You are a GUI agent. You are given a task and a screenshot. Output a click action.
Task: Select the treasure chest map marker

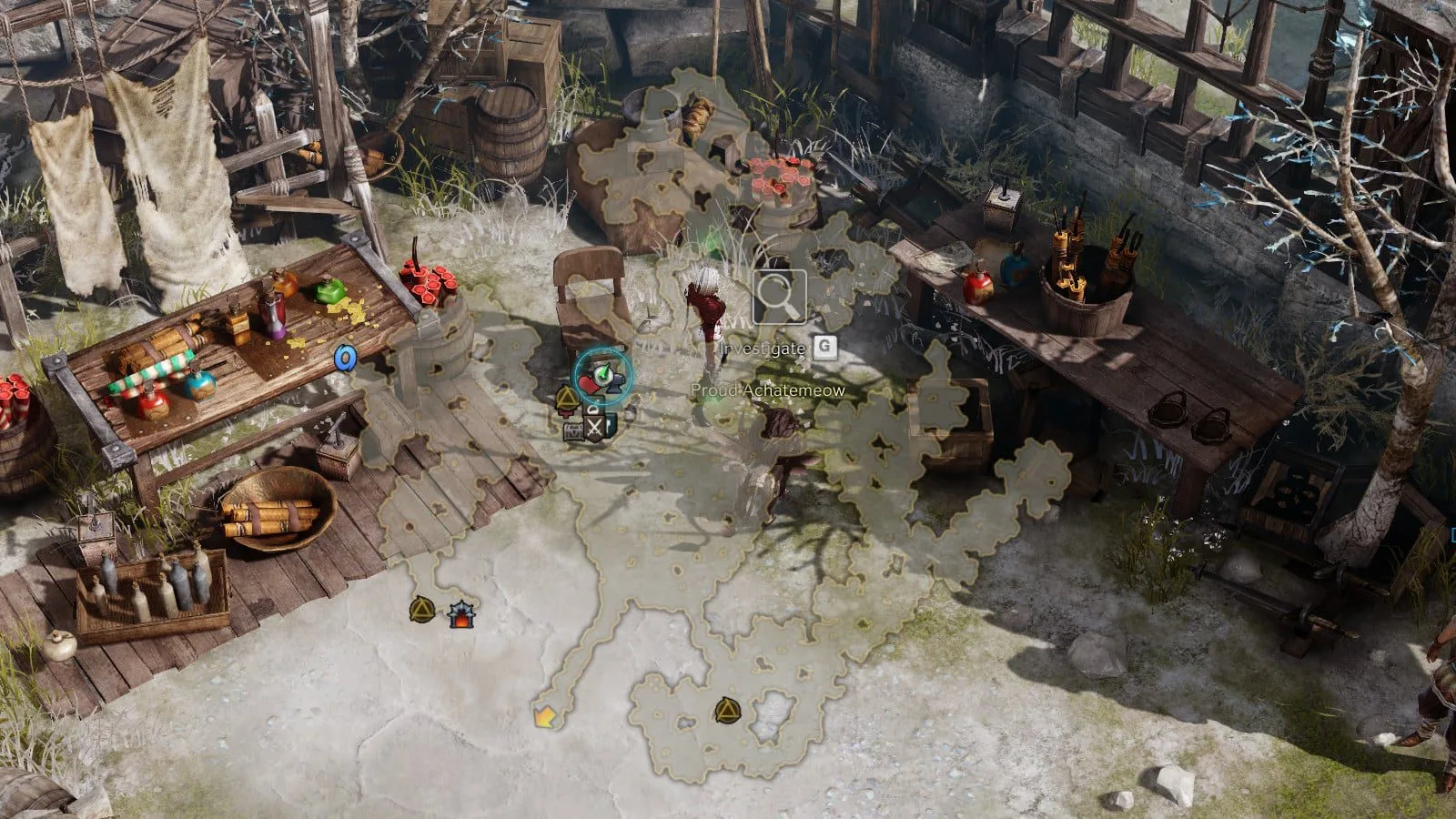[x=573, y=431]
